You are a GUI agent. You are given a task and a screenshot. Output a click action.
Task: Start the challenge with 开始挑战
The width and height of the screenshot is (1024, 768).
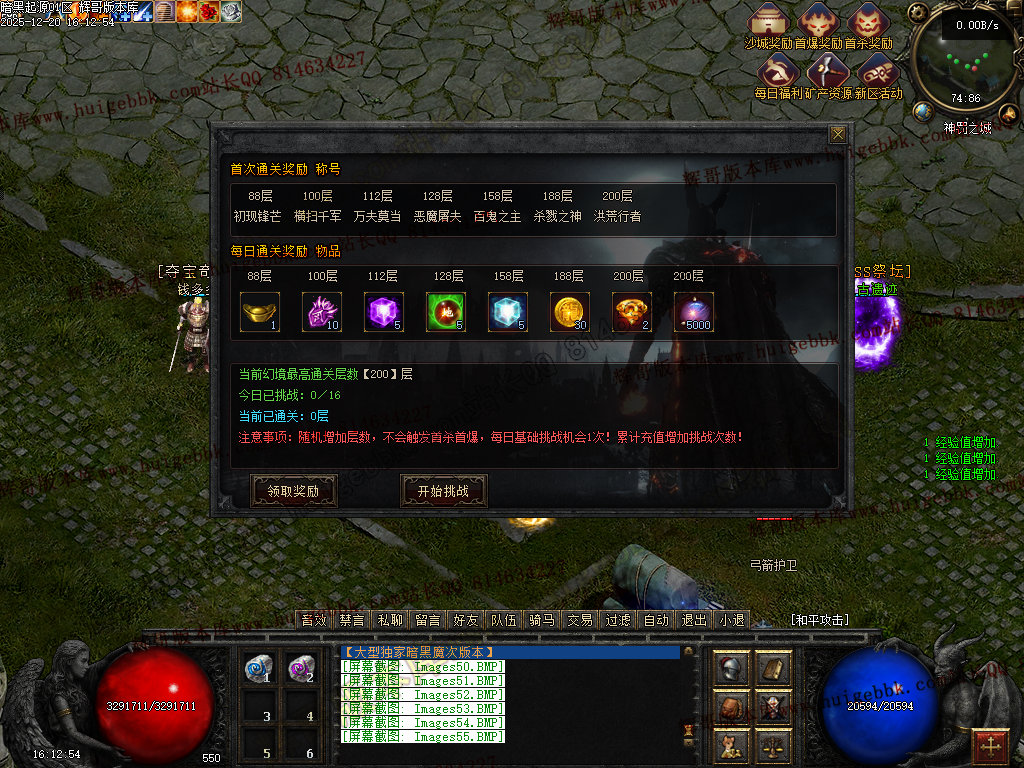443,491
